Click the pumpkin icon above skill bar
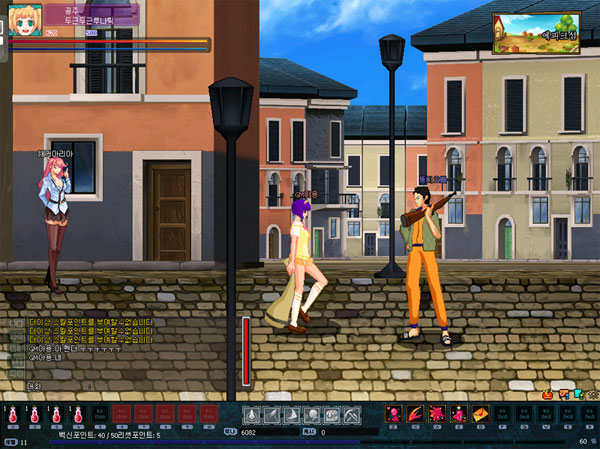The width and height of the screenshot is (600, 449). (548, 395)
